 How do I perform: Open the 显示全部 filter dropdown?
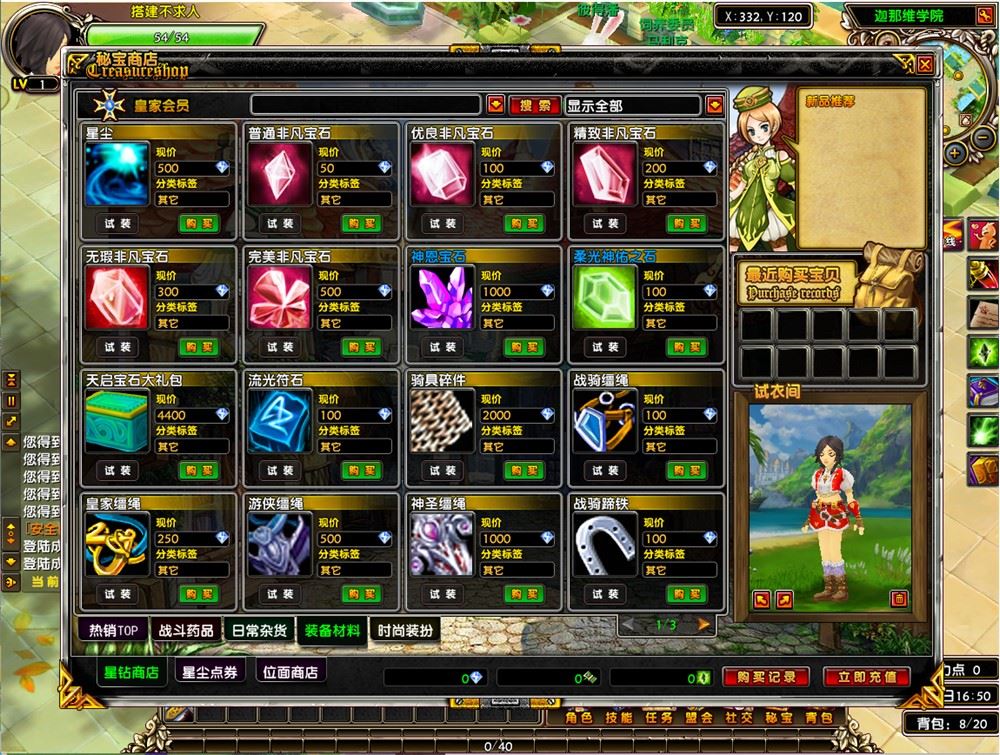(x=713, y=105)
